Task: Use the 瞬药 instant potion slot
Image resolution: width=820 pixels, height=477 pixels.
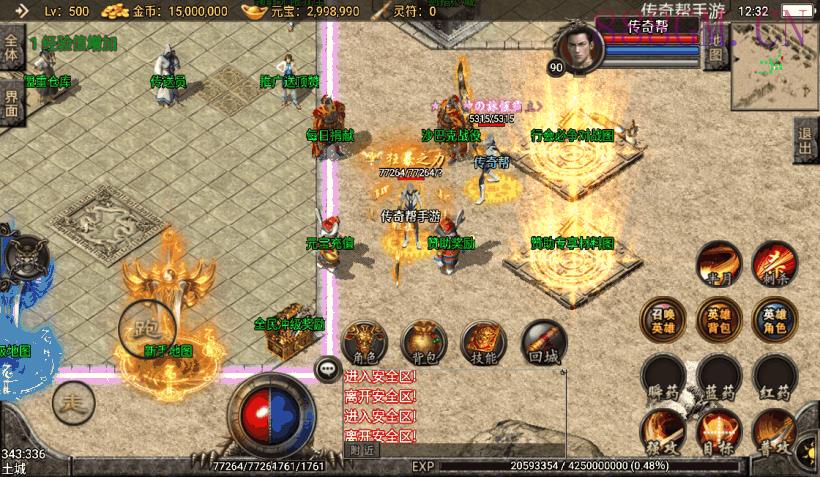Action: pos(662,375)
